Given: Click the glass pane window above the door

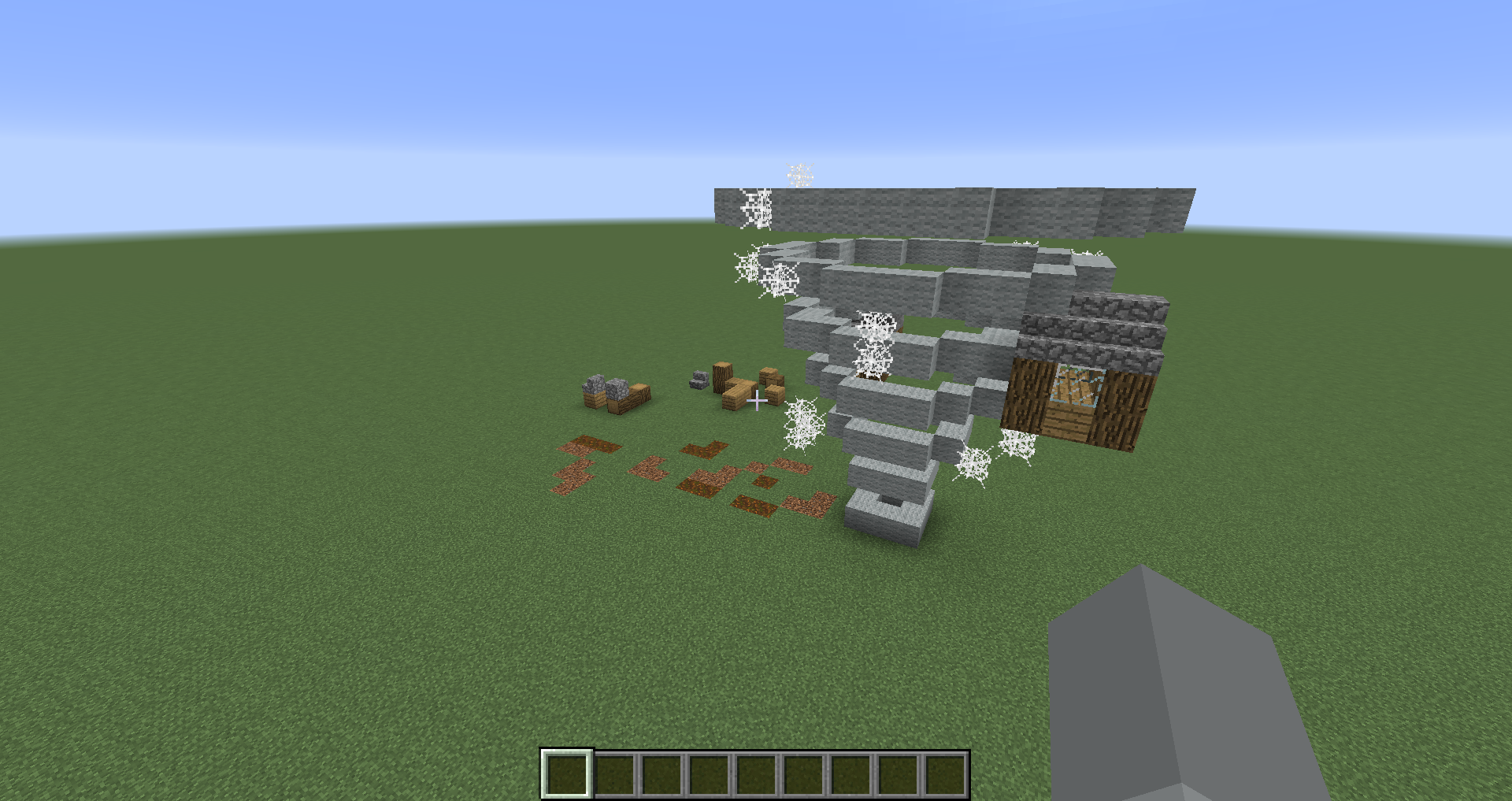Looking at the screenshot, I should pos(1077,386).
